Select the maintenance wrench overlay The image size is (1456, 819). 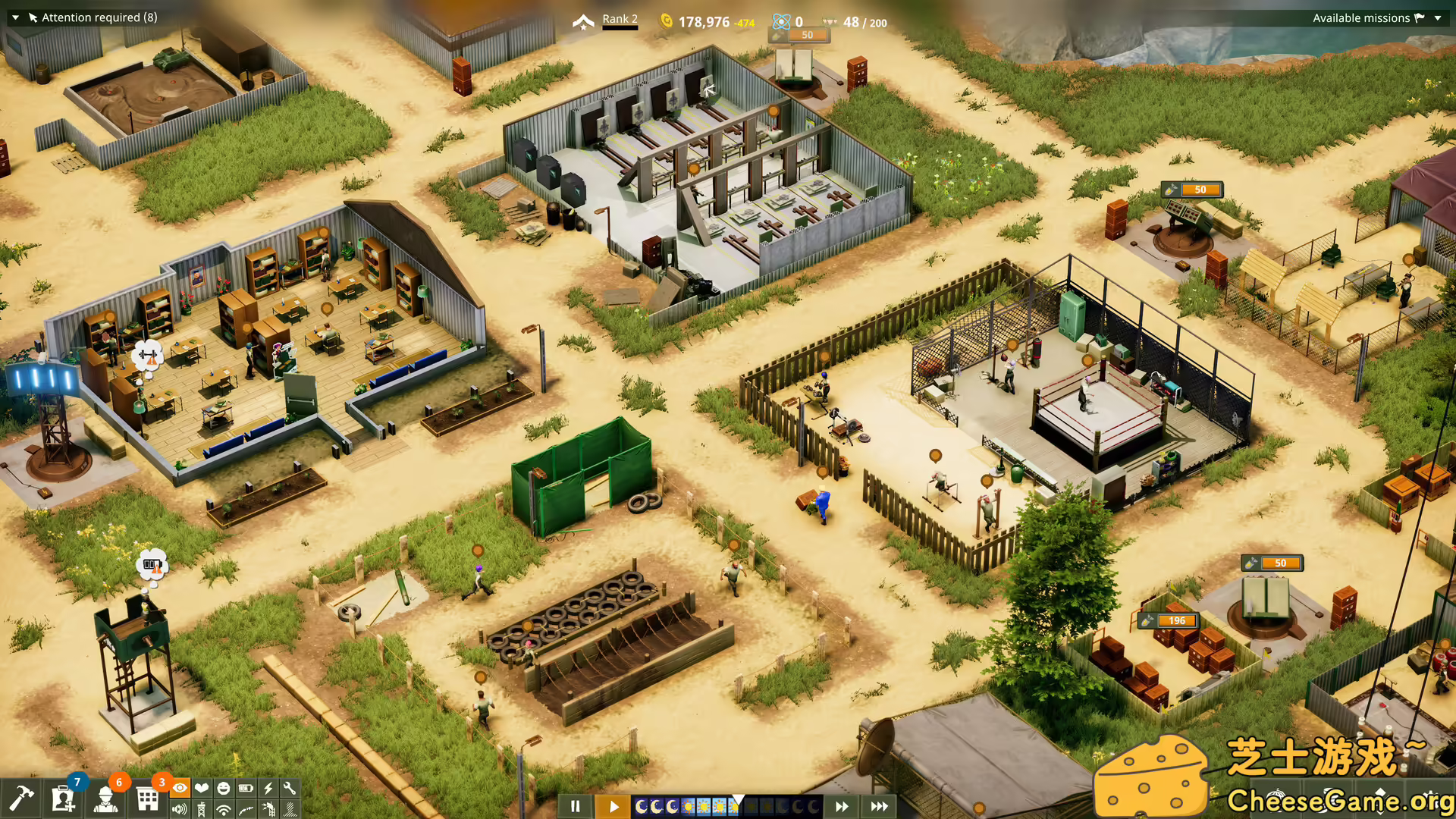pyautogui.click(x=291, y=789)
